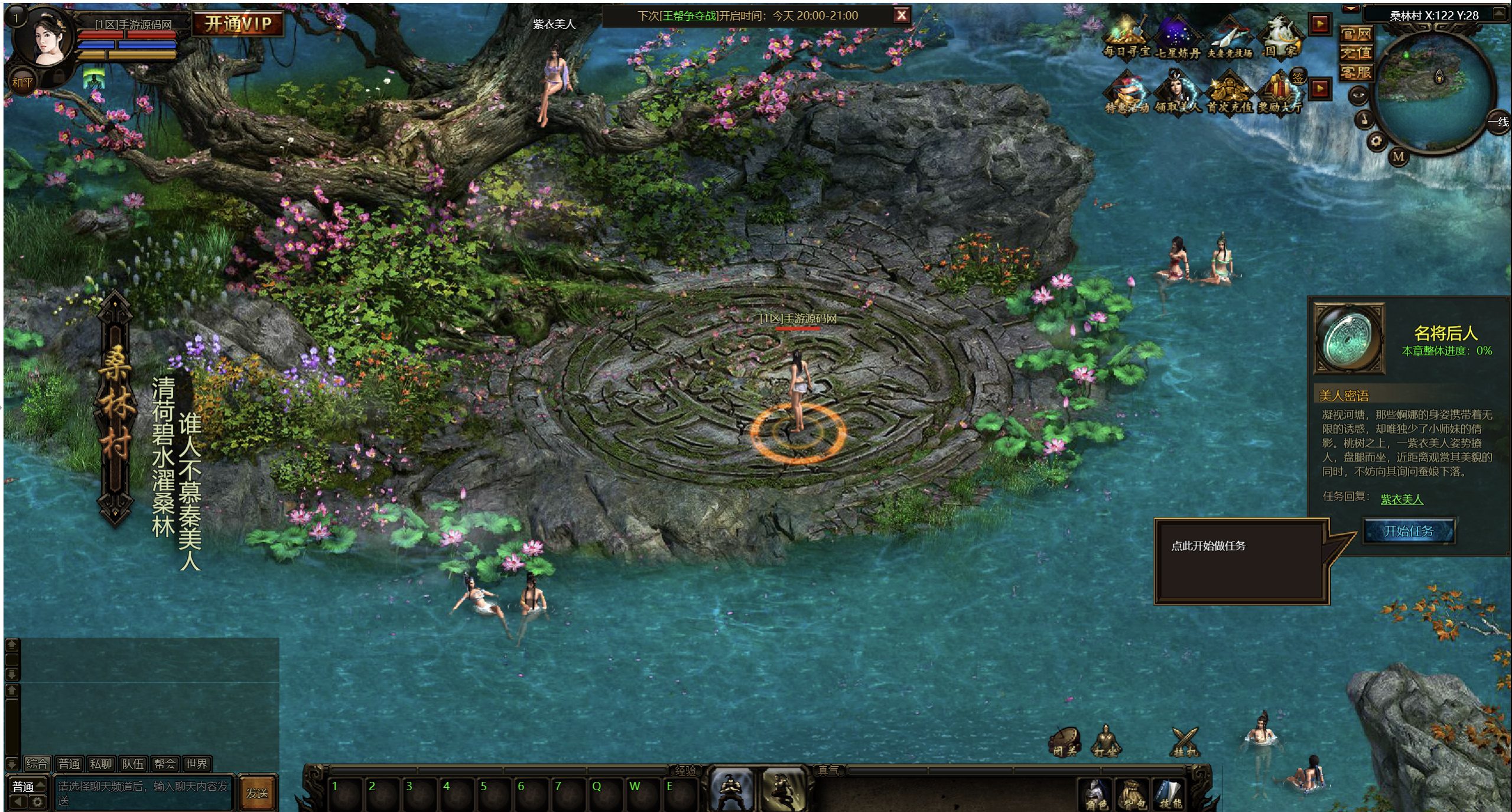Open the 开通VIP button

coord(238,24)
